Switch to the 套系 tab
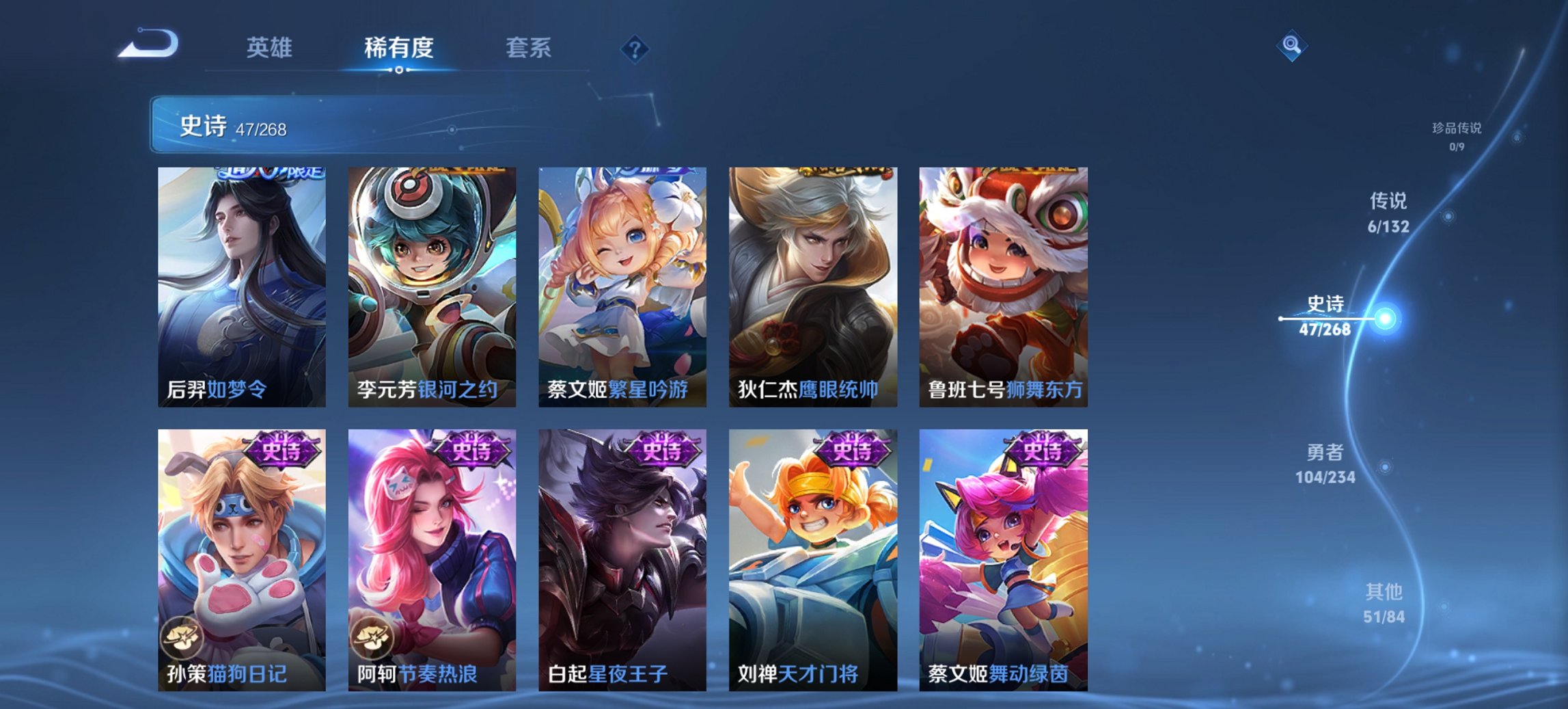 pyautogui.click(x=528, y=48)
